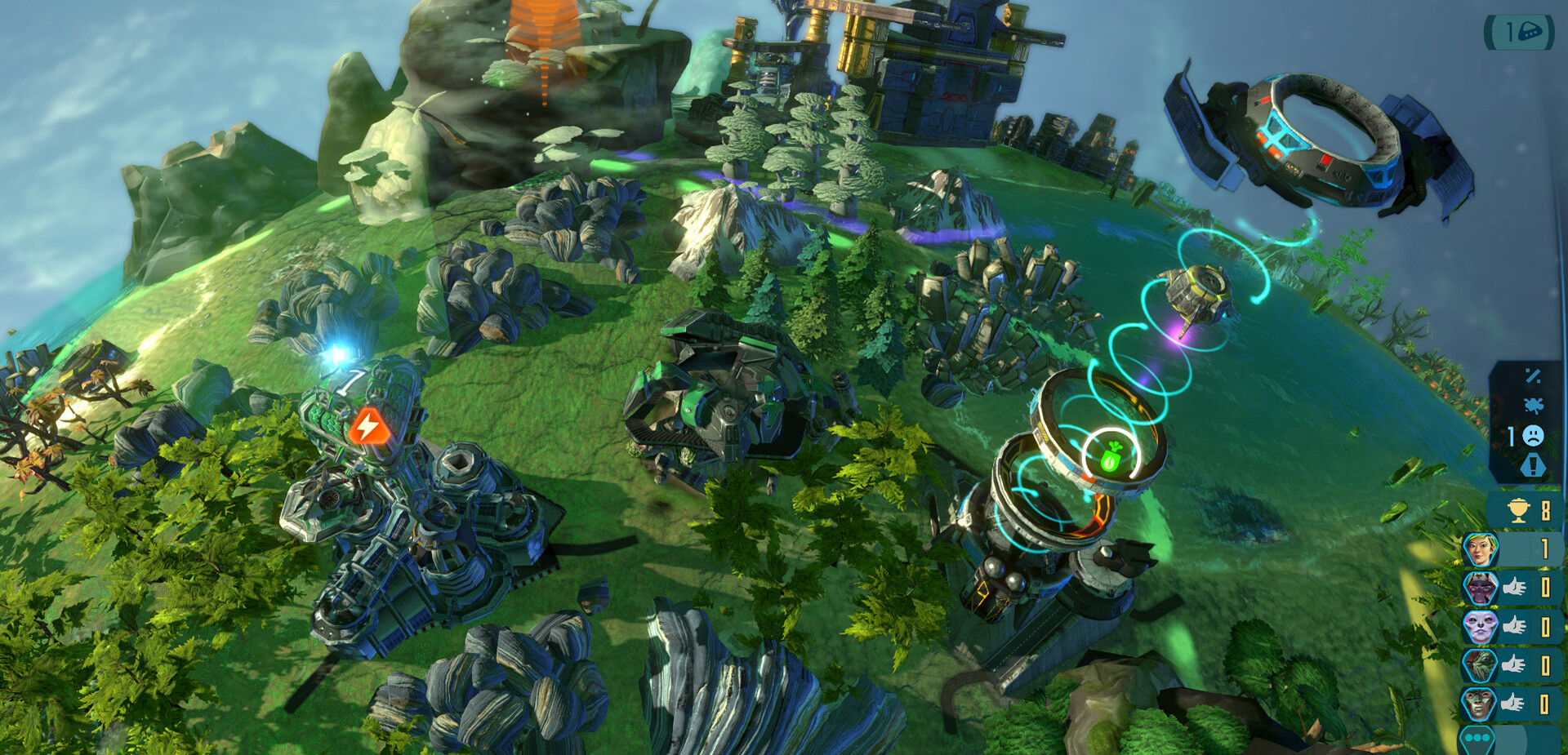Image resolution: width=1568 pixels, height=755 pixels.
Task: Click the orange lightning energy icon on the power plant
Action: pyautogui.click(x=367, y=425)
